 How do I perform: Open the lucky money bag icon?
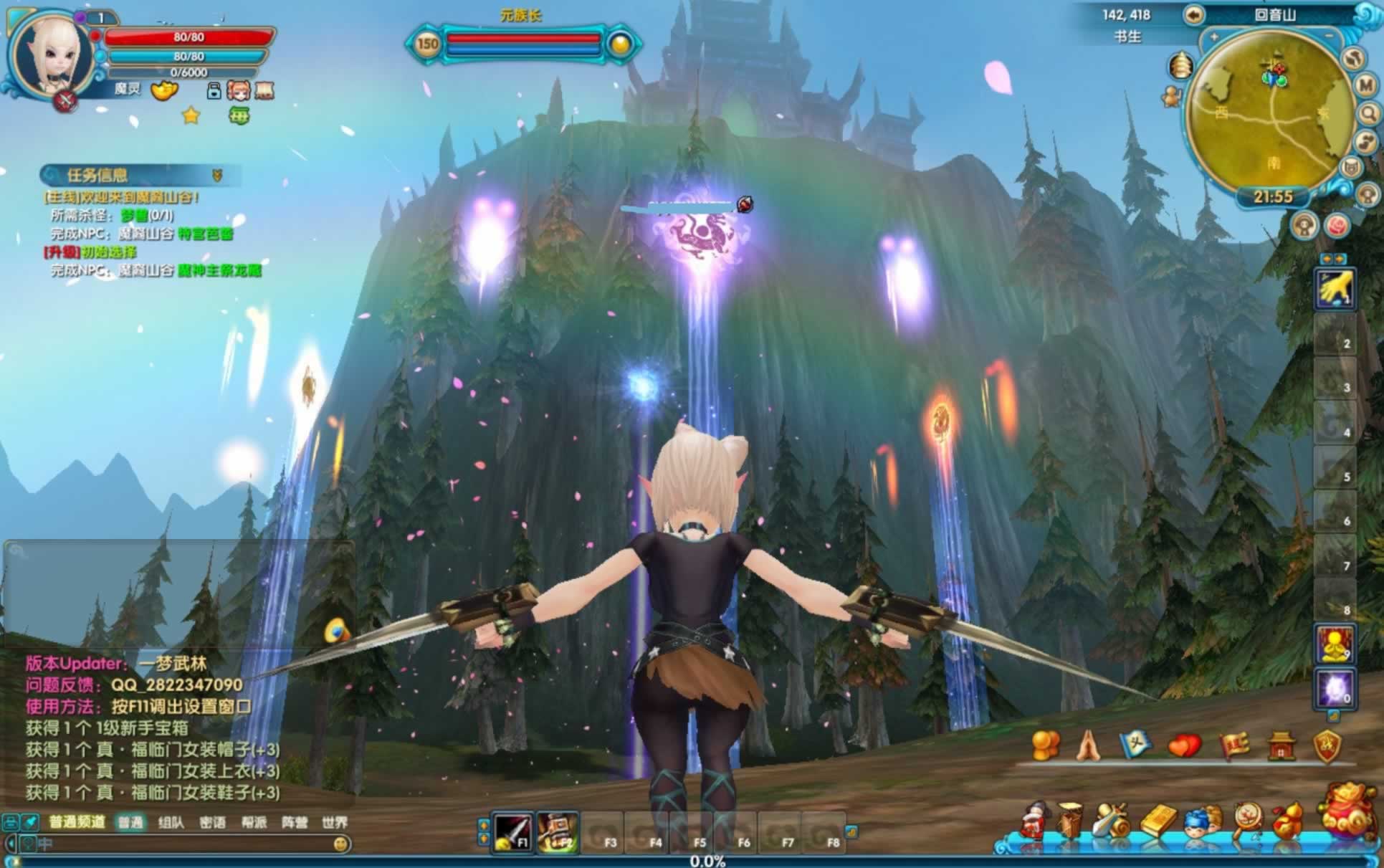1346,811
